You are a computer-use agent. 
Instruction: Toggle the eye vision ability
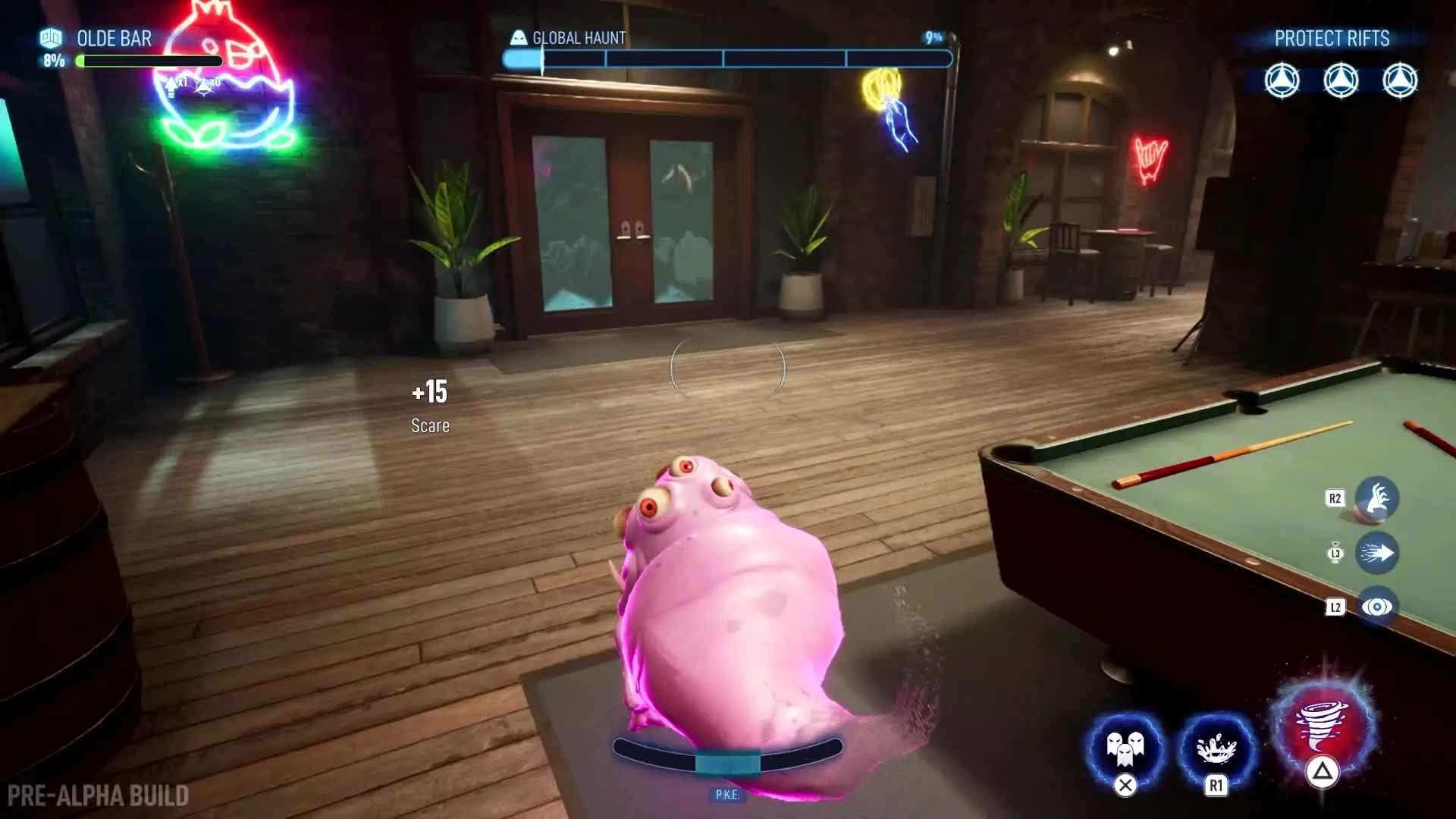tap(1376, 607)
